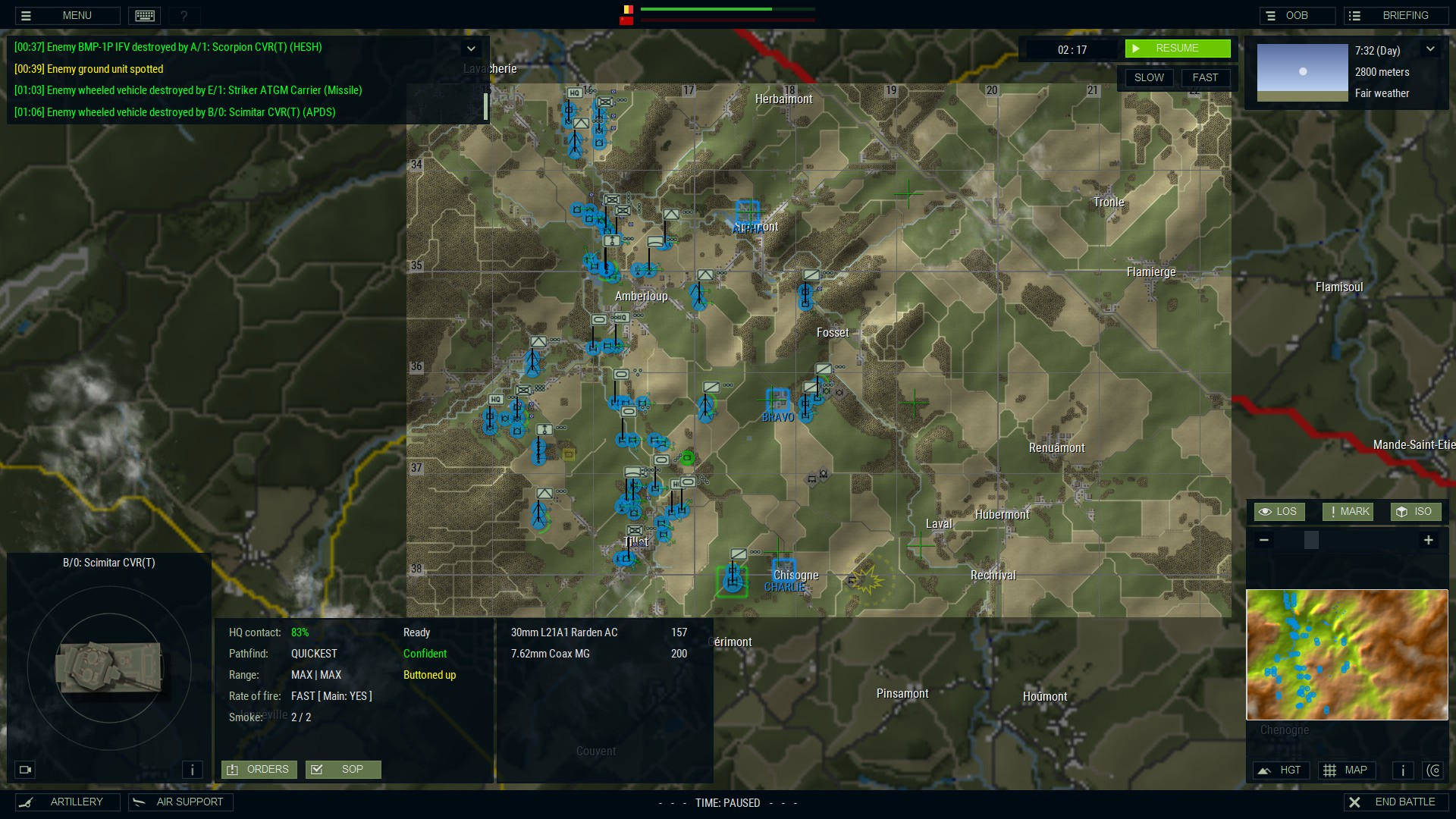Set game speed to SLOW

click(1149, 77)
